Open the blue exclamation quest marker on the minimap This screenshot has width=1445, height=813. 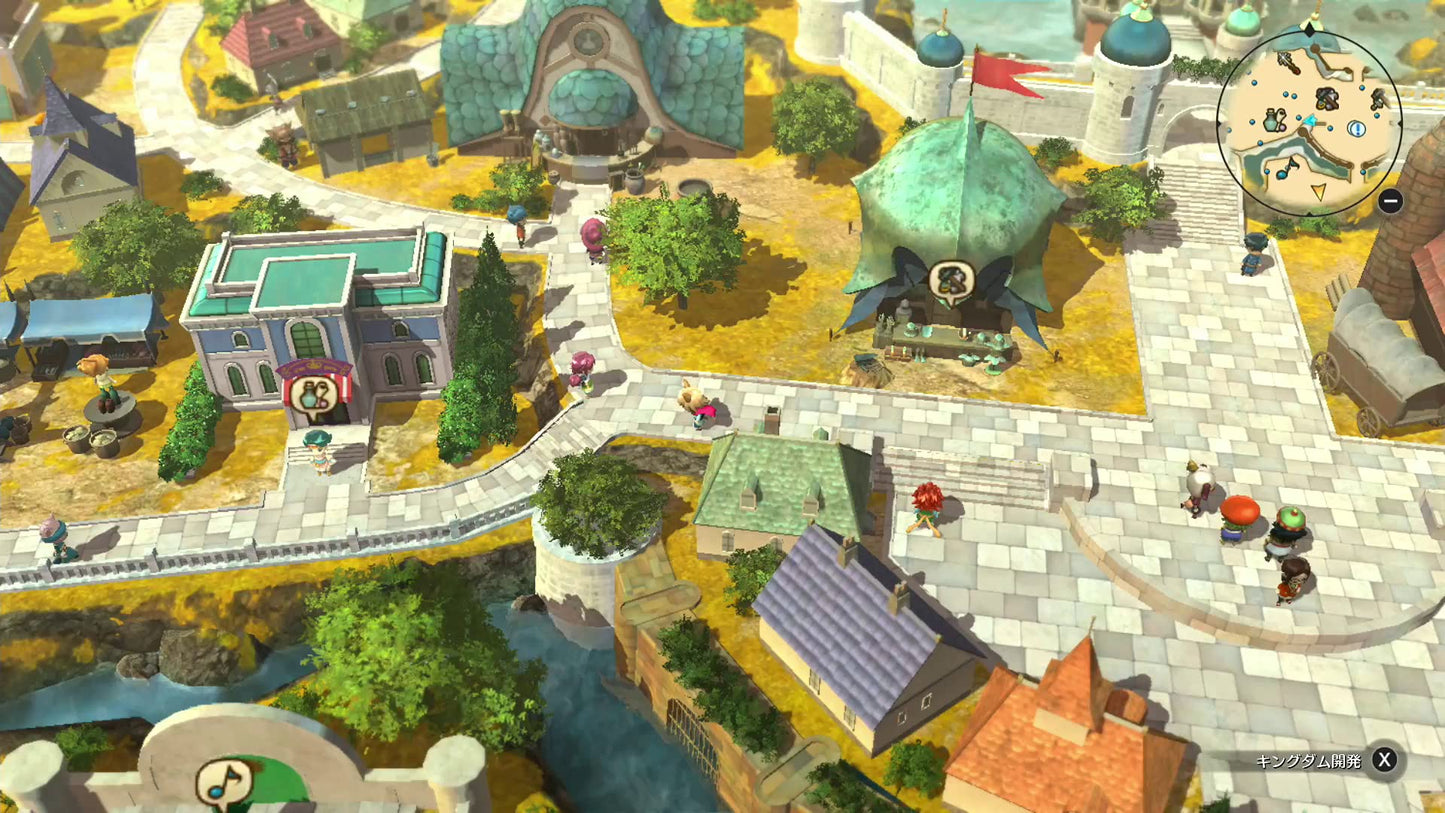(1357, 129)
